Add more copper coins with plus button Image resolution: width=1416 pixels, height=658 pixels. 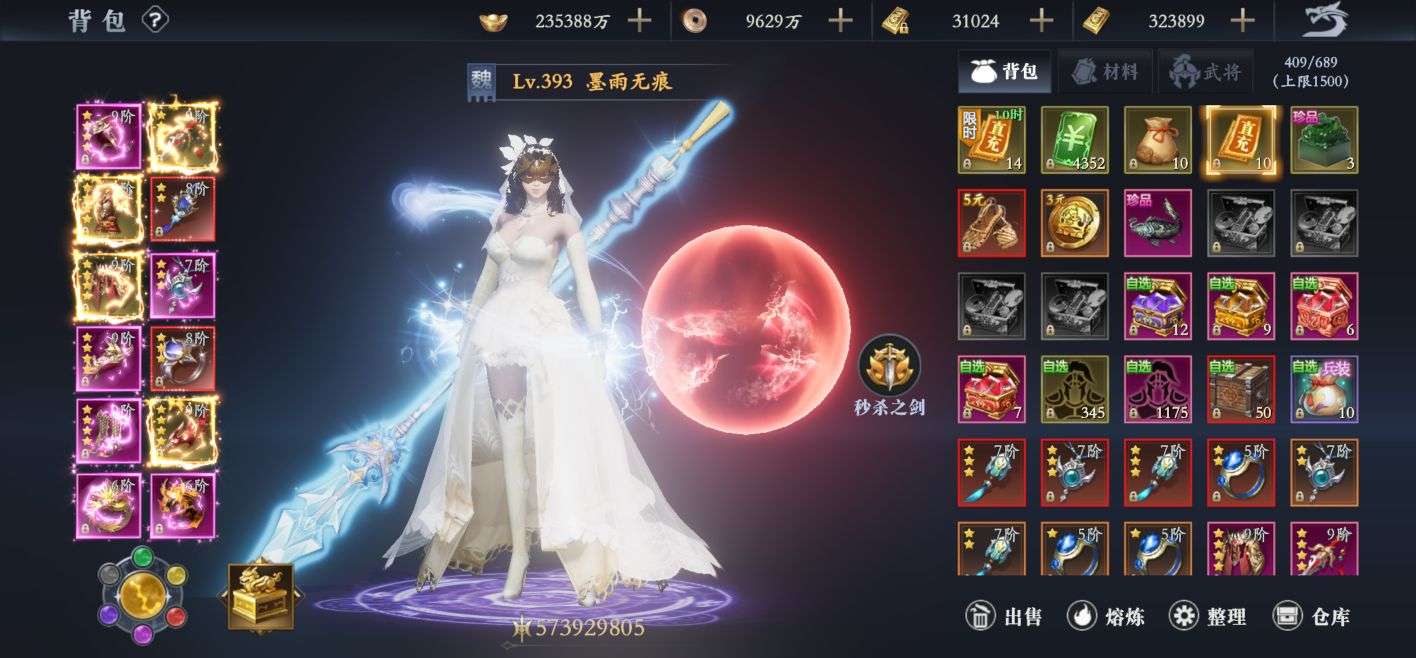(x=841, y=20)
